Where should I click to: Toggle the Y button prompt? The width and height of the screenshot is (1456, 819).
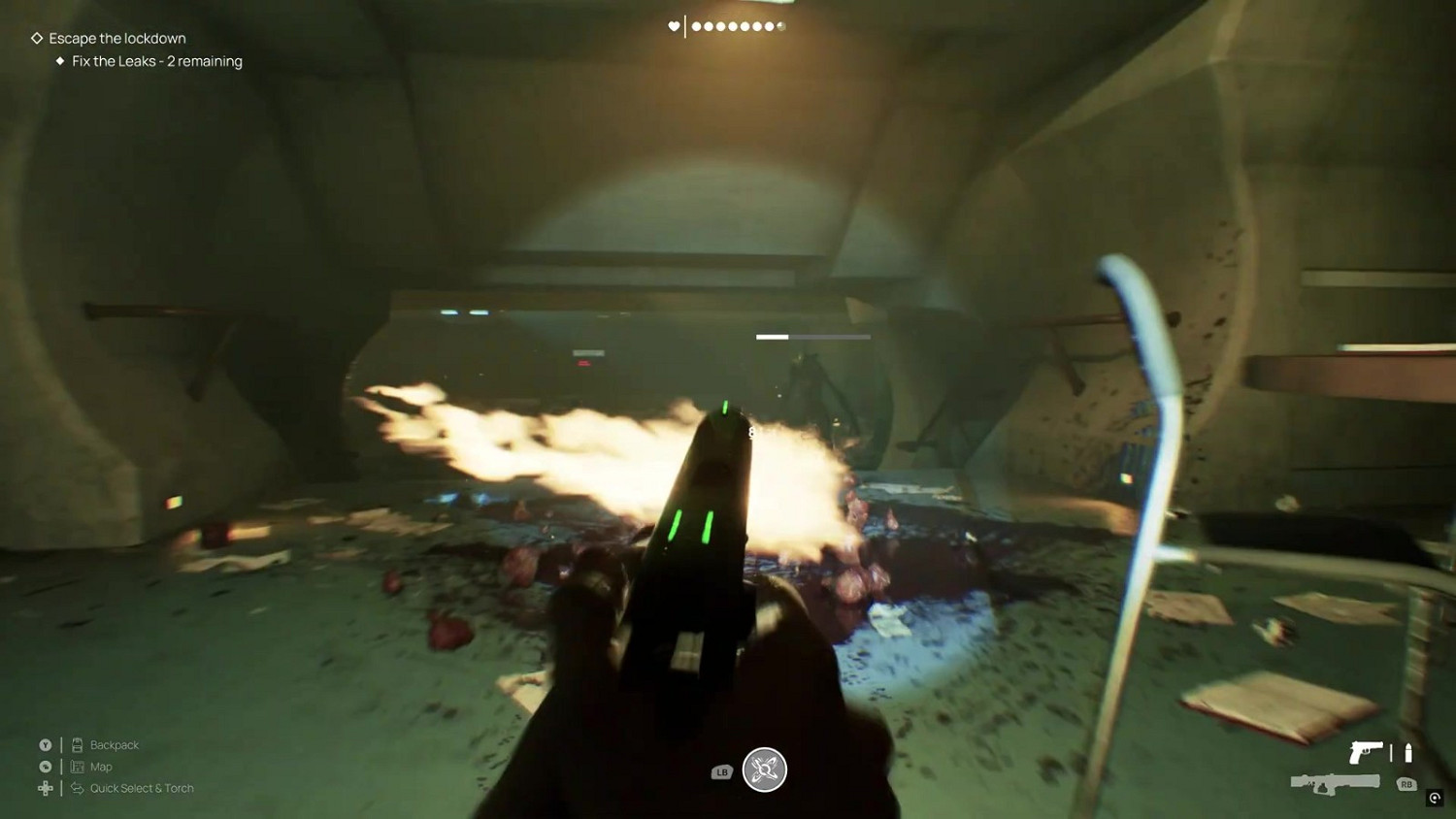(44, 744)
